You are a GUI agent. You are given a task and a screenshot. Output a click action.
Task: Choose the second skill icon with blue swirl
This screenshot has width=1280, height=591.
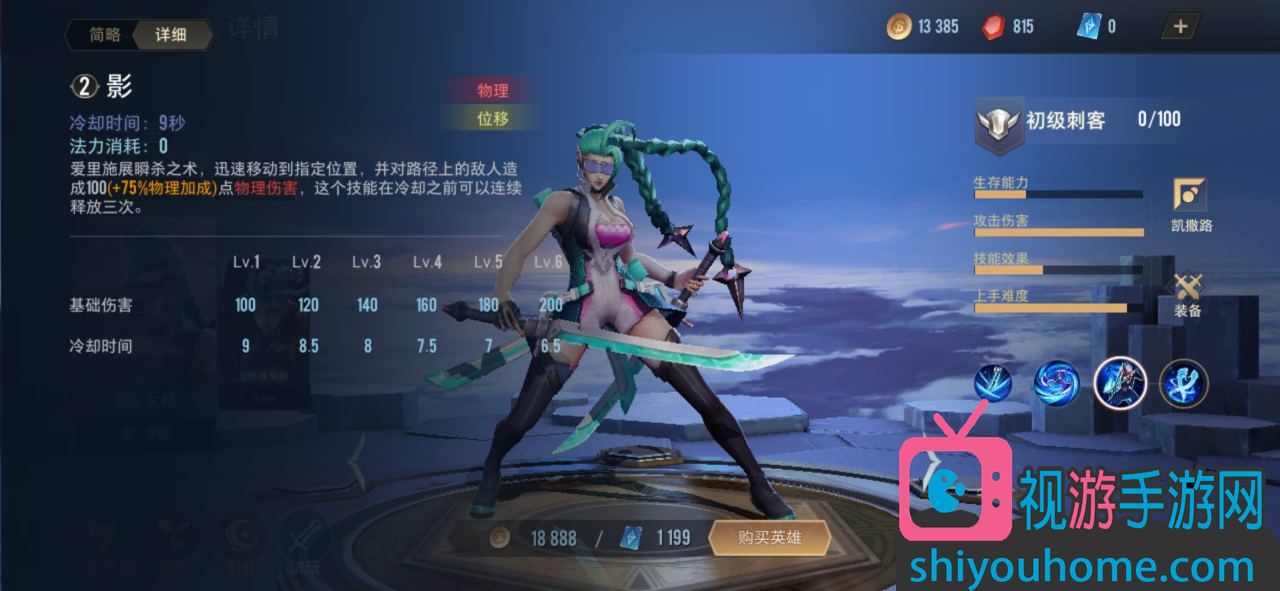point(1055,383)
